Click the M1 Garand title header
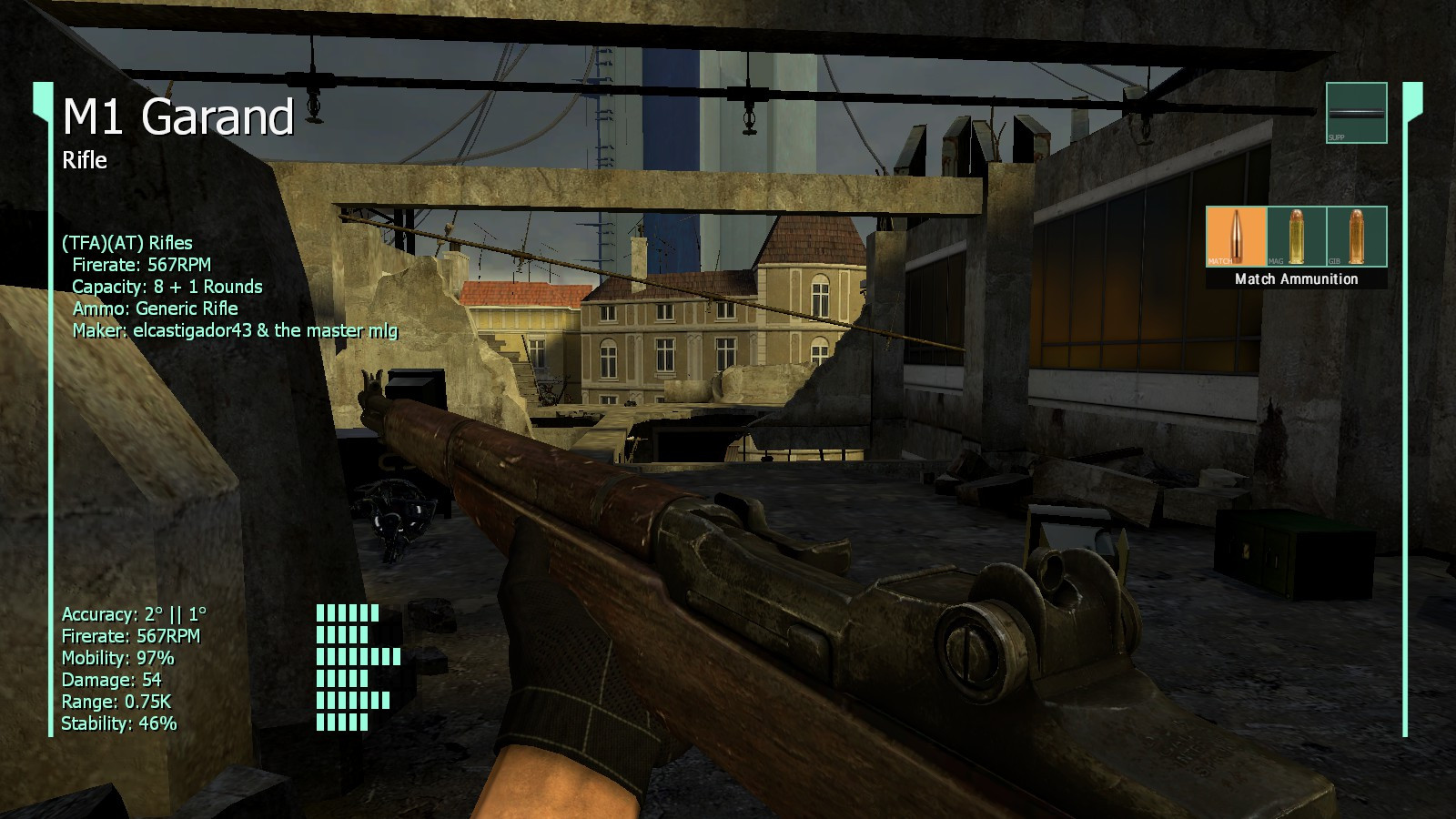 click(178, 117)
